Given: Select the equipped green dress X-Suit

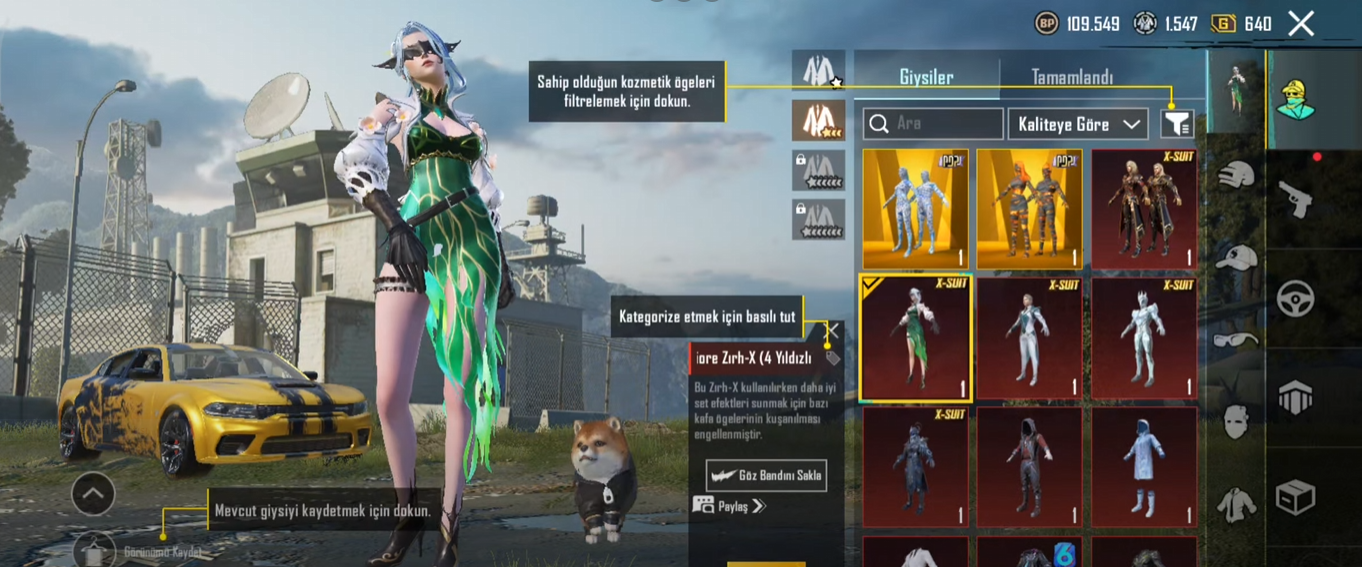Looking at the screenshot, I should click(x=915, y=338).
